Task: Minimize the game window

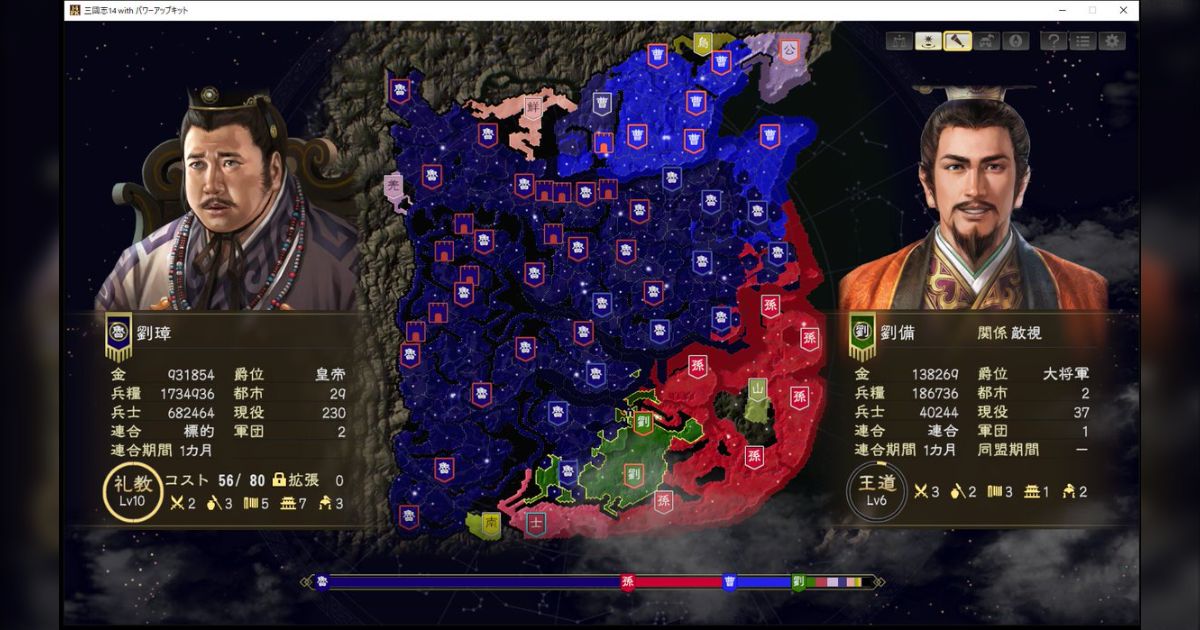Action: pos(1061,10)
